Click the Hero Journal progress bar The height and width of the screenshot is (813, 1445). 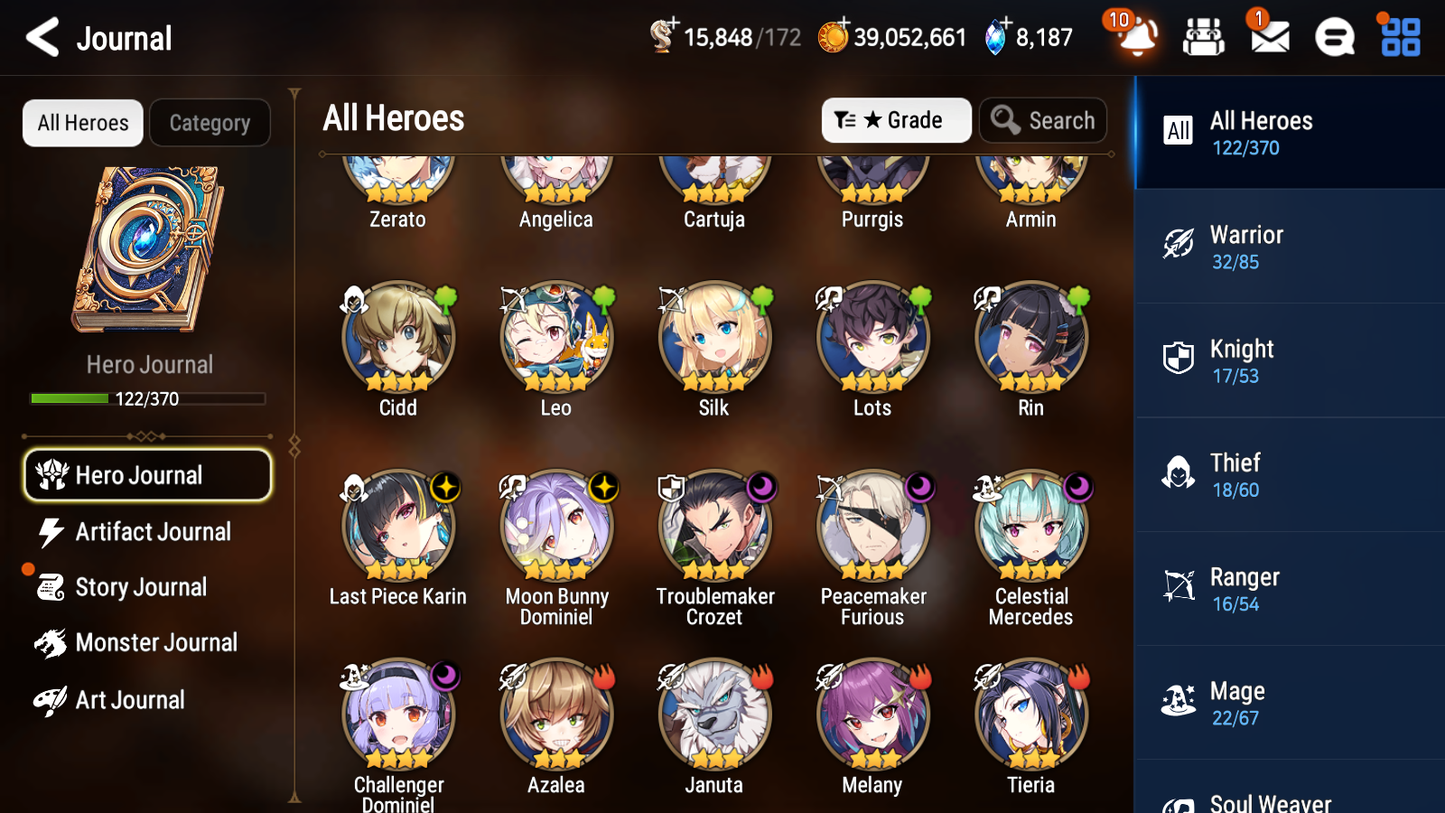tap(149, 398)
